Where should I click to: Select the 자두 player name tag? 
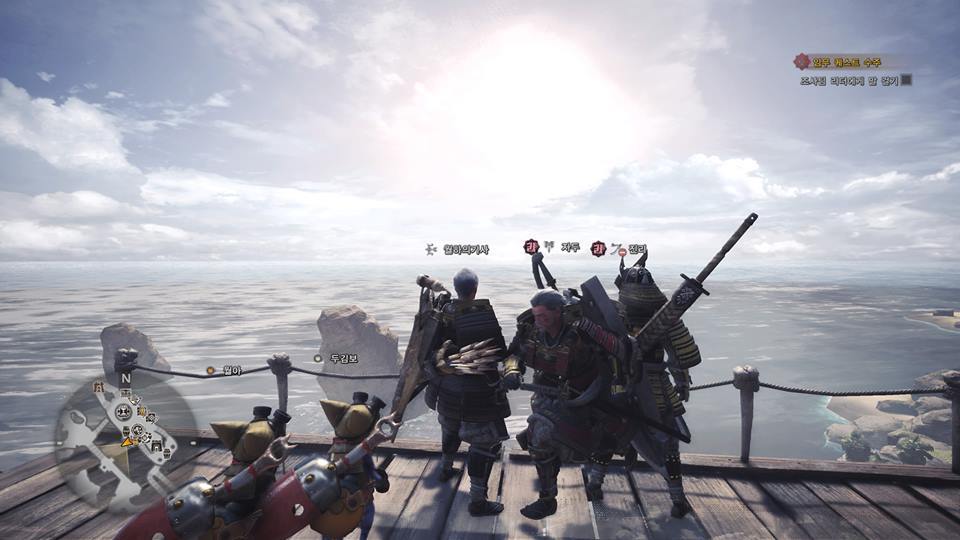[x=570, y=247]
